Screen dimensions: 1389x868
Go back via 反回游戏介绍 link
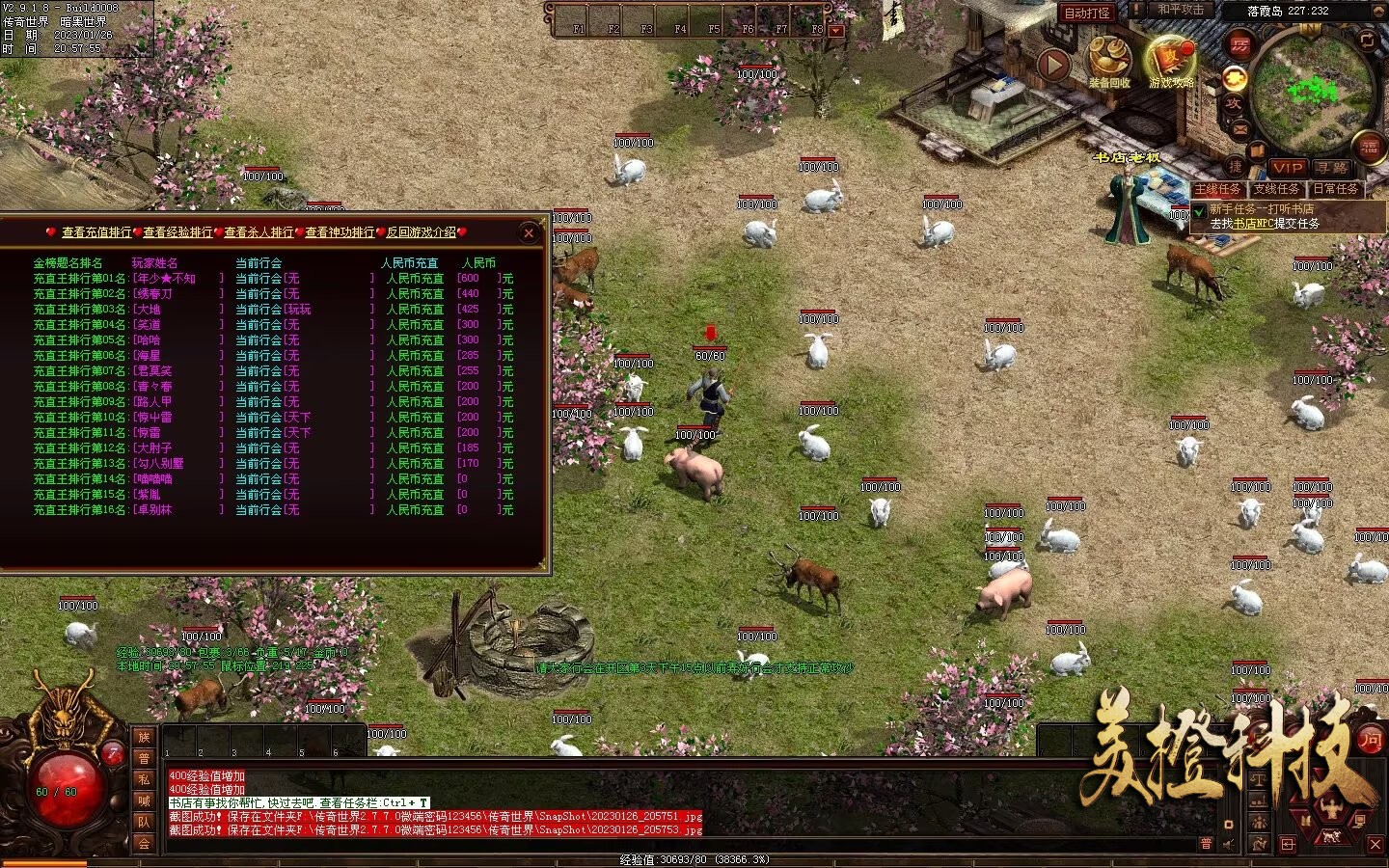[422, 232]
